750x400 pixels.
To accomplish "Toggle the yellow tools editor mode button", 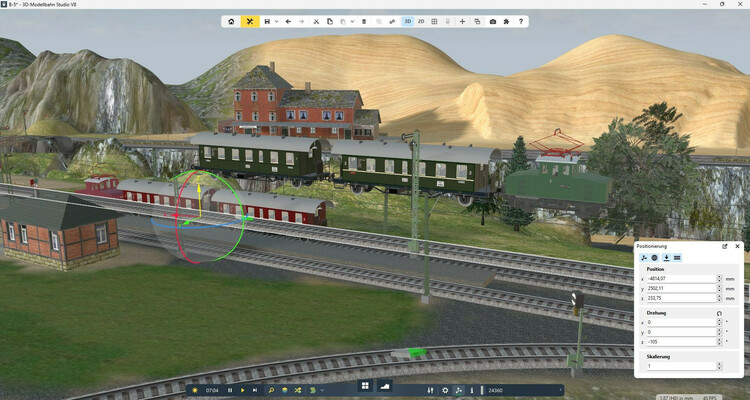I will tap(250, 21).
